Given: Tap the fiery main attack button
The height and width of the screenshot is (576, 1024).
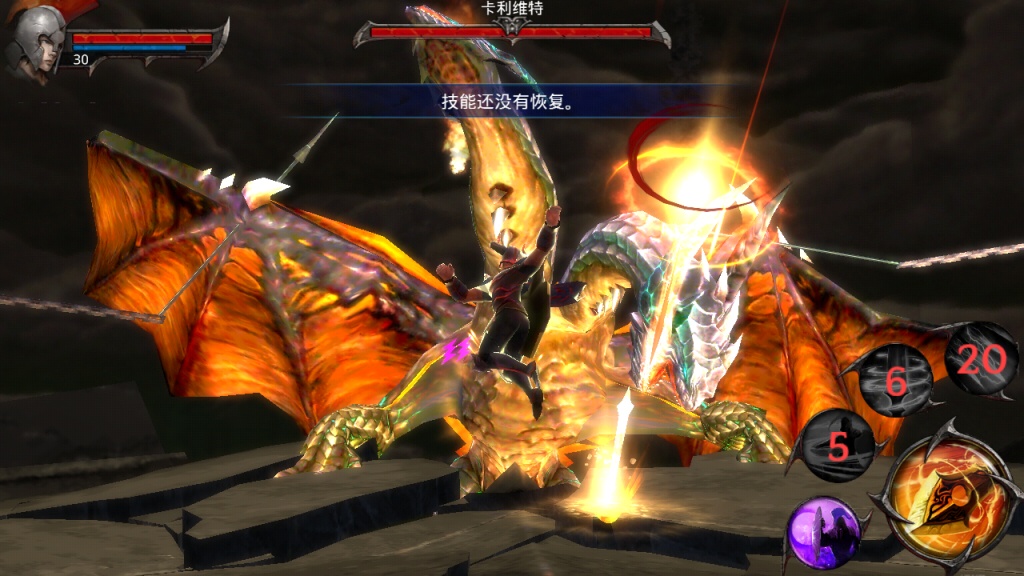Looking at the screenshot, I should point(945,503).
